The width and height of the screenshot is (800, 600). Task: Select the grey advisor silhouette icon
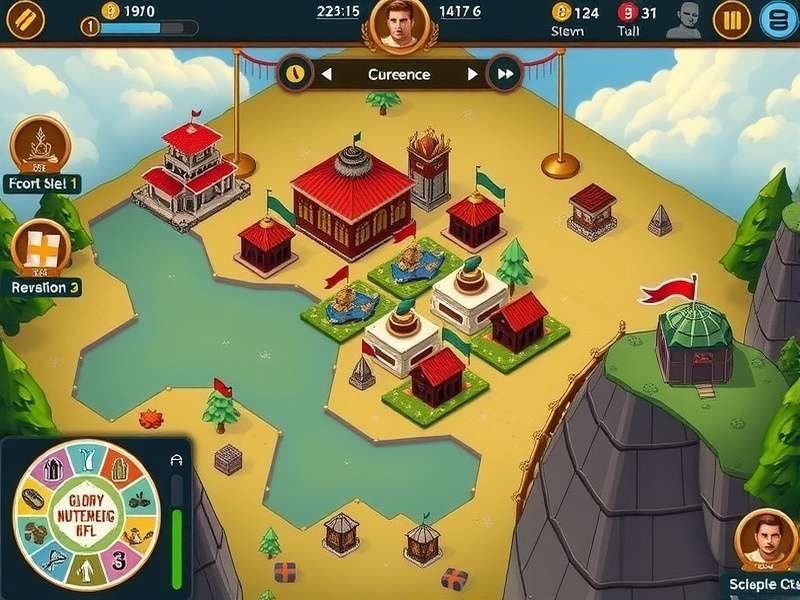click(x=683, y=19)
